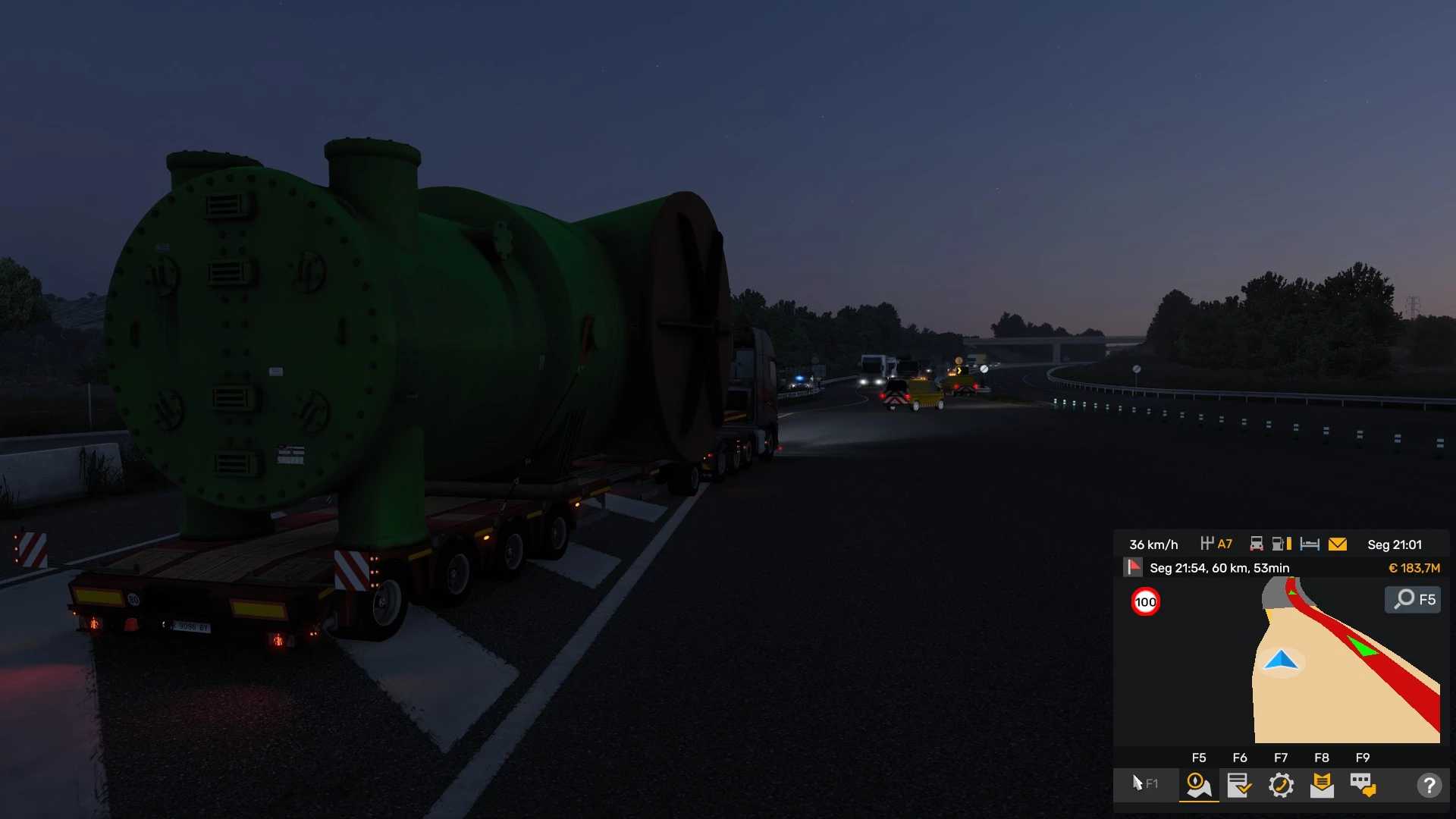Open the truck damage diagnostics icon

tap(1257, 543)
